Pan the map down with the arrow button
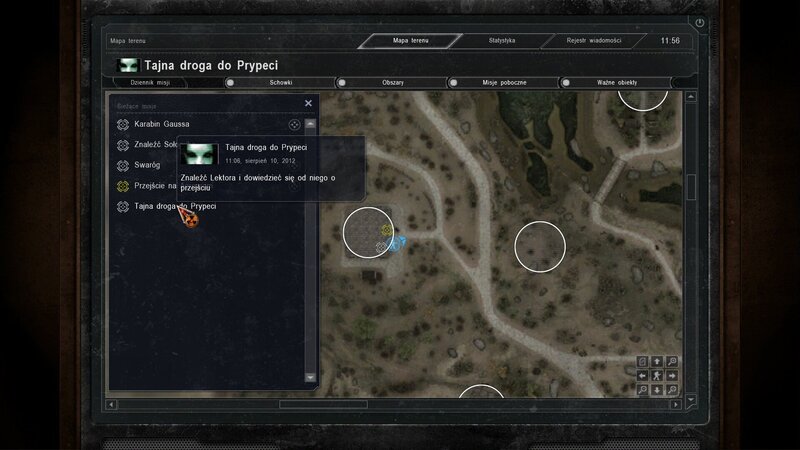 (657, 389)
